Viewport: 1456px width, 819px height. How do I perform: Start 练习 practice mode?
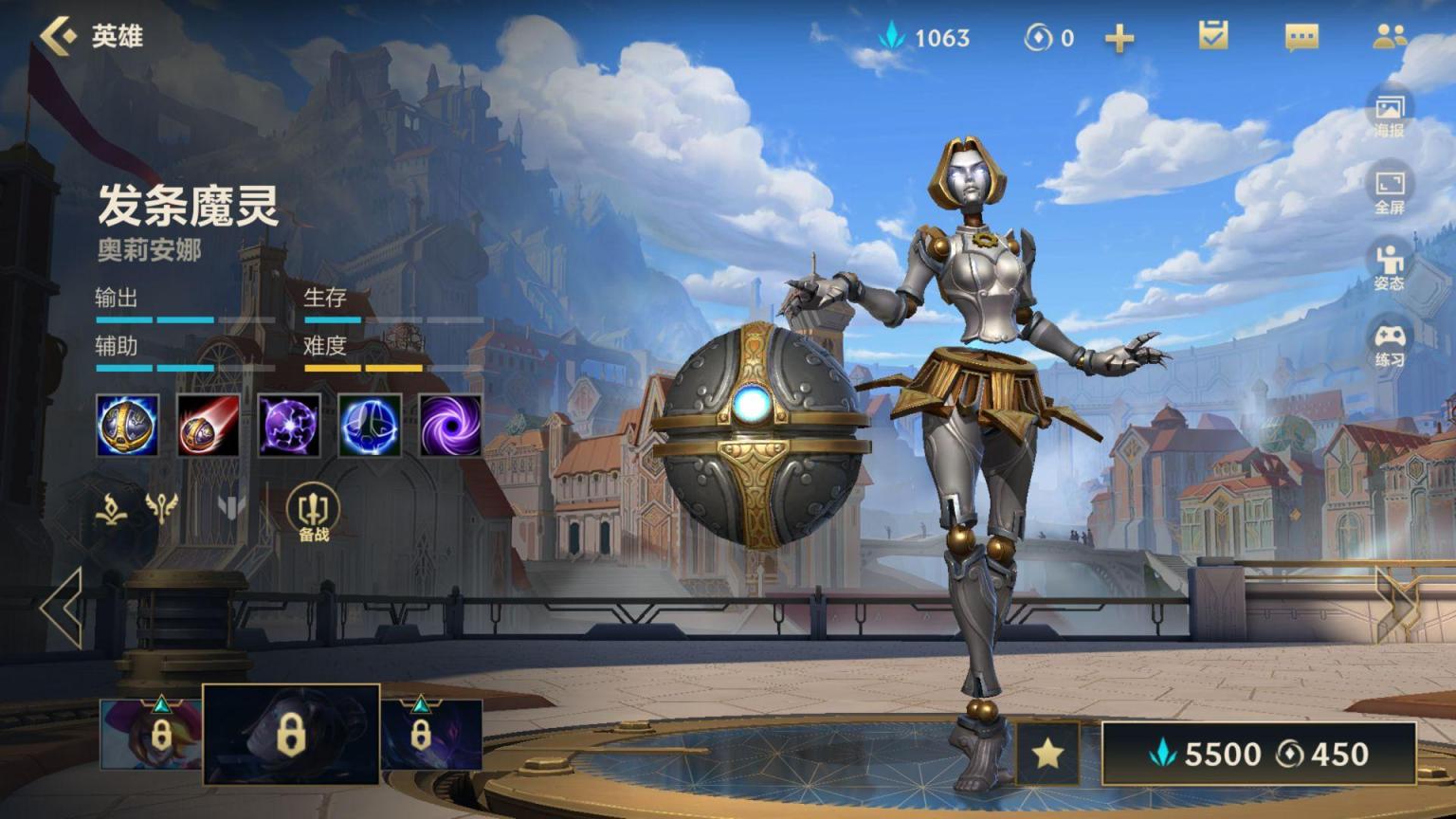coord(1390,344)
